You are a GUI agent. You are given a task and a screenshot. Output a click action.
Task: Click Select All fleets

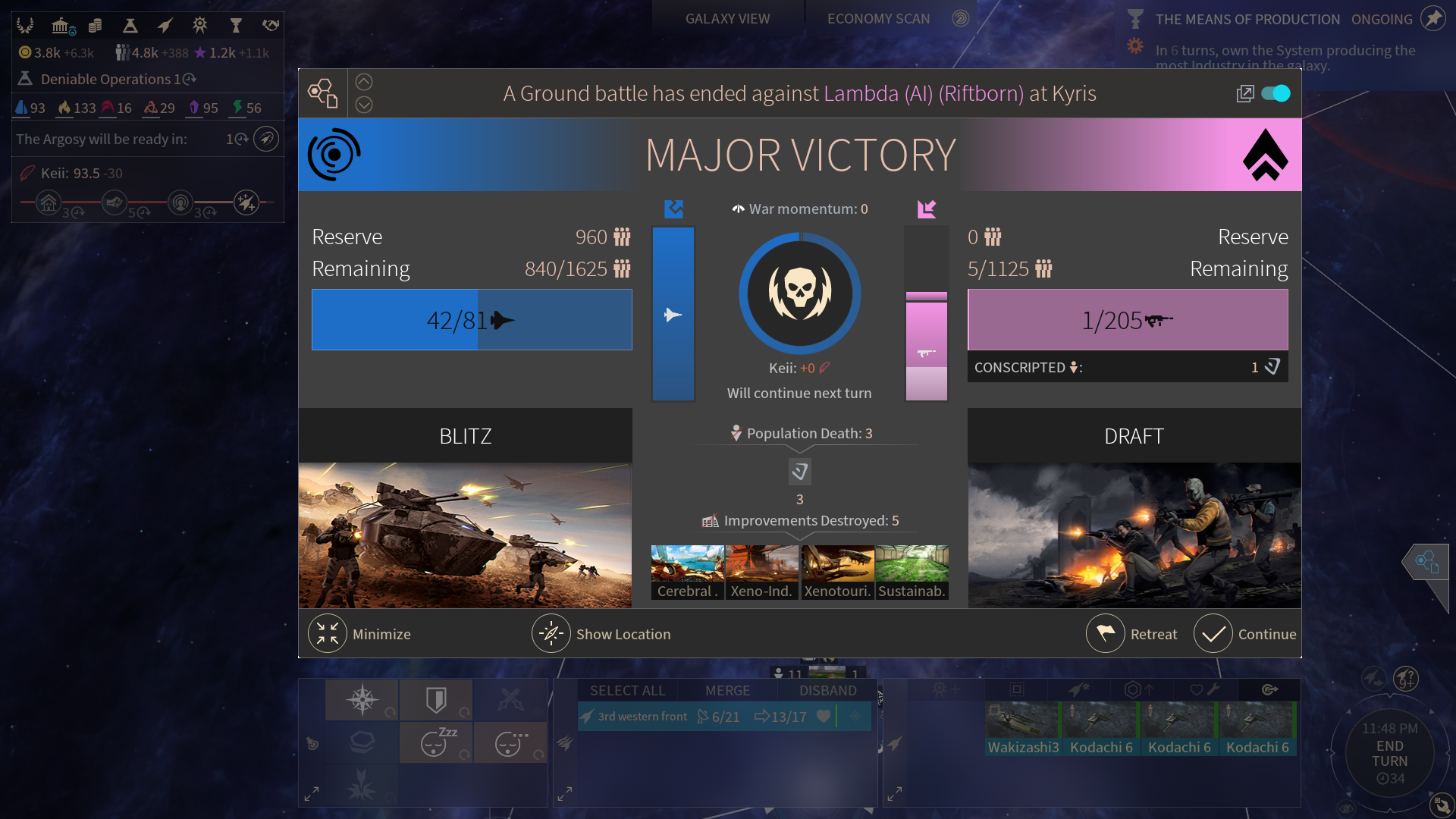pos(627,691)
